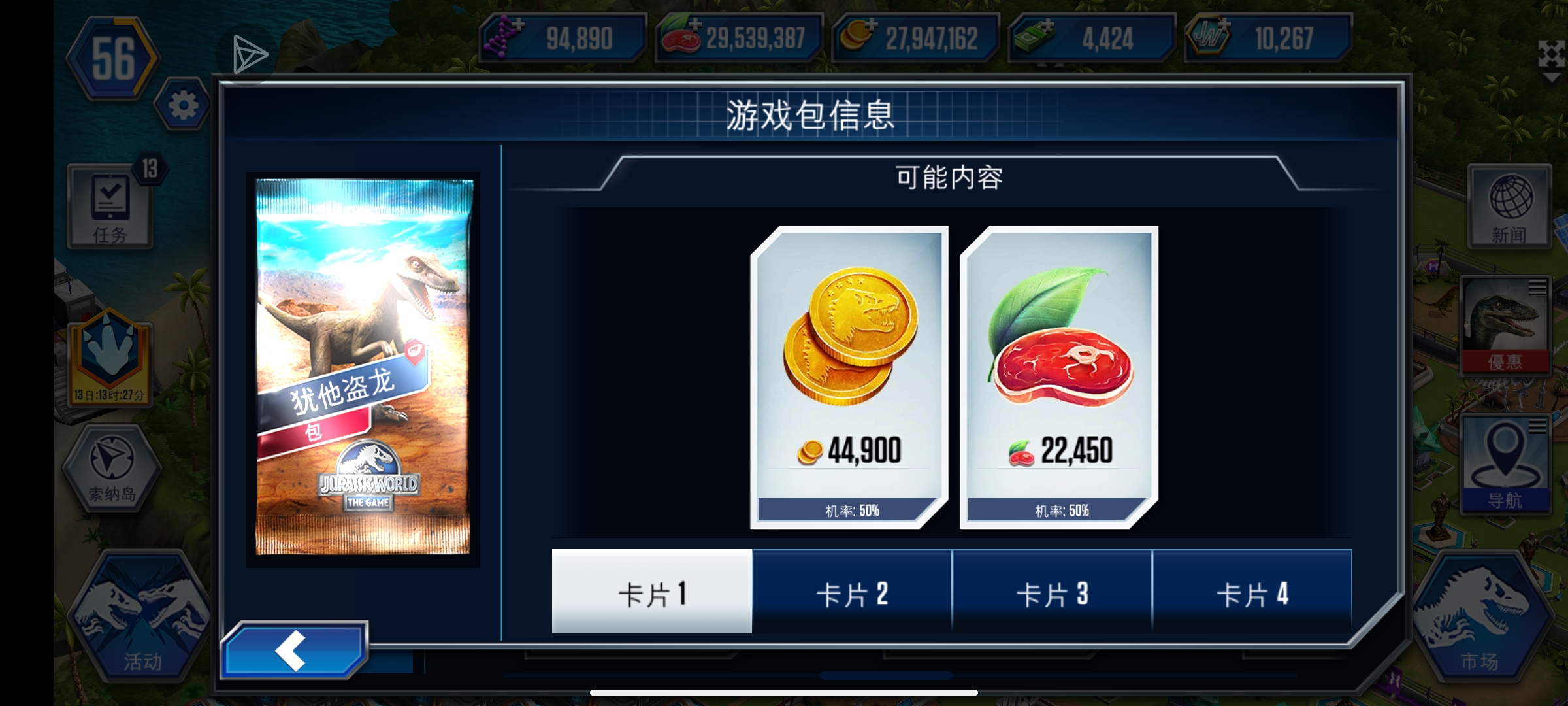Image resolution: width=1568 pixels, height=706 pixels.
Task: Click the level 56 hexagon badge
Action: pyautogui.click(x=112, y=59)
